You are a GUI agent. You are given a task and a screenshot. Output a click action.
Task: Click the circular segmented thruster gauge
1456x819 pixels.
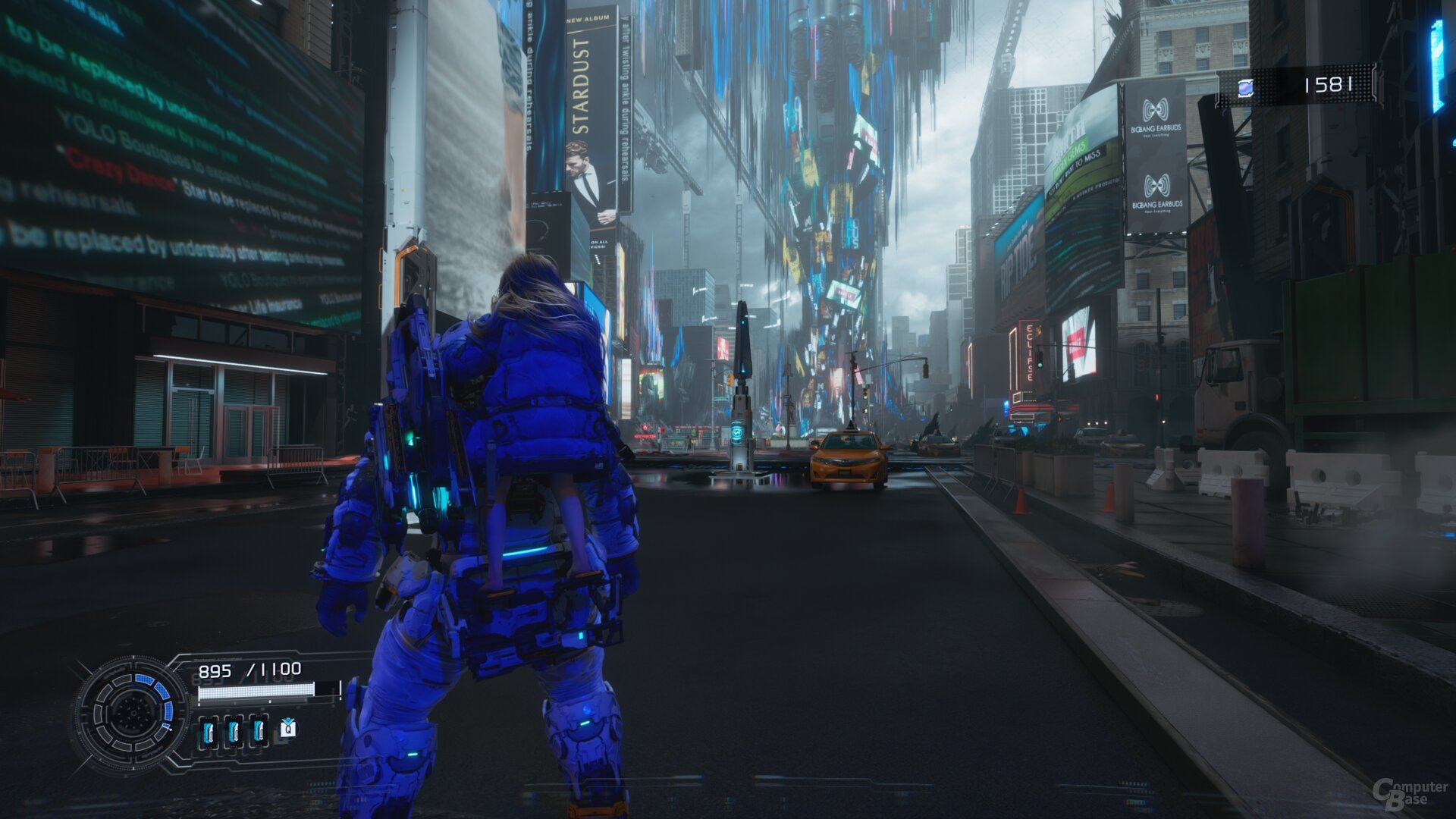pyautogui.click(x=132, y=713)
